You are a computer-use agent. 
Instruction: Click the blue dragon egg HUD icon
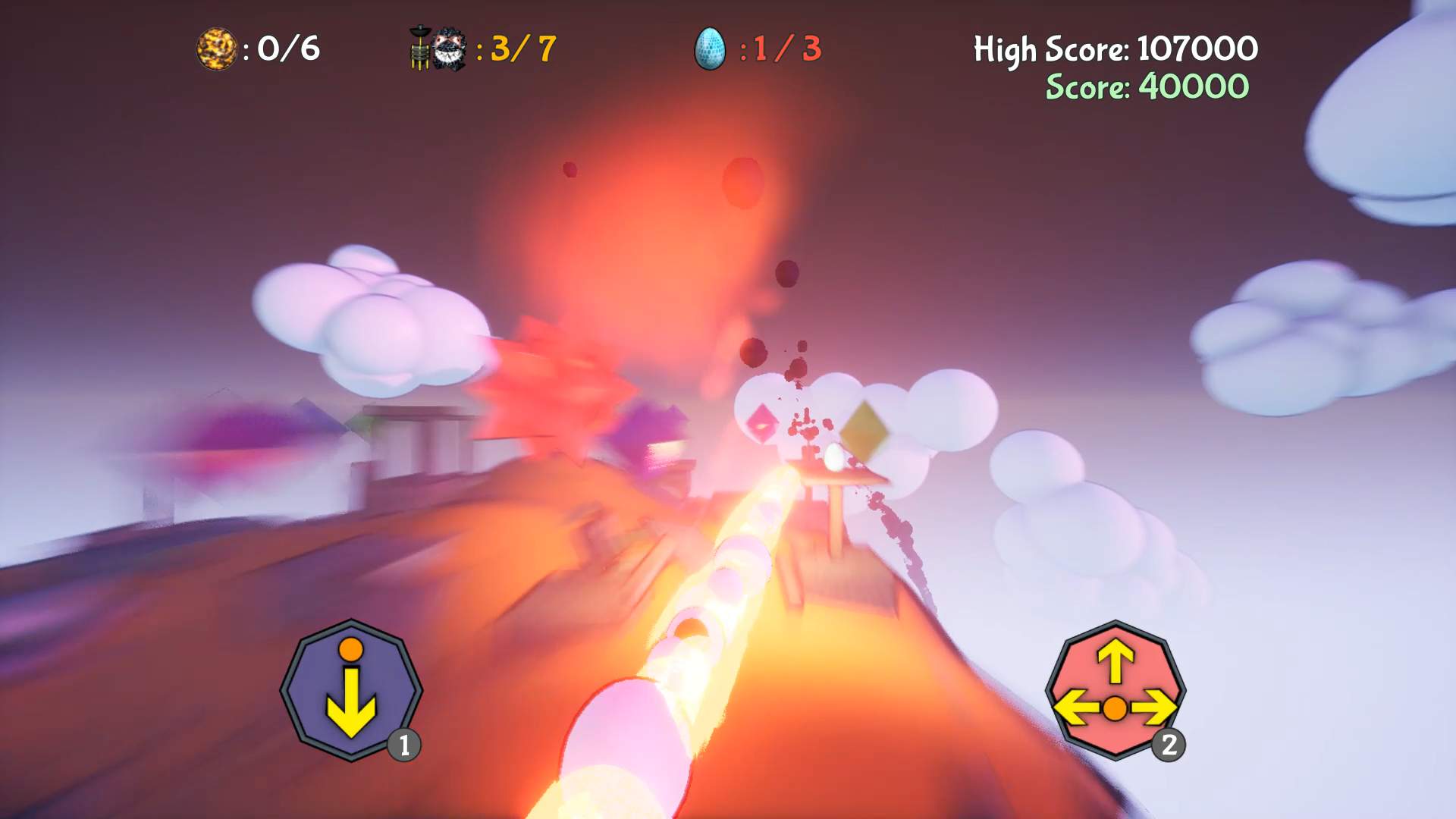708,48
